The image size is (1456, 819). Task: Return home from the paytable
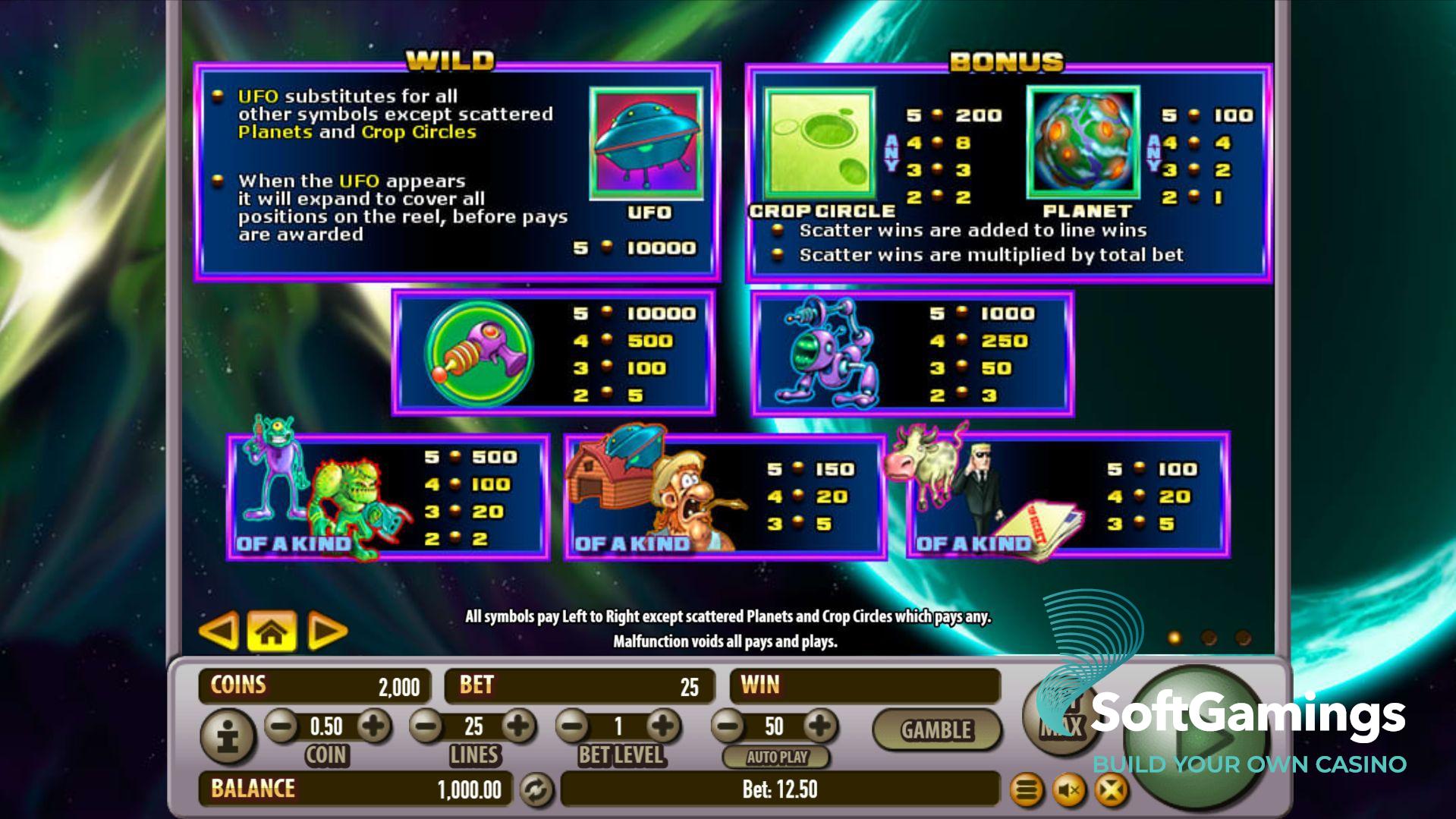(272, 631)
